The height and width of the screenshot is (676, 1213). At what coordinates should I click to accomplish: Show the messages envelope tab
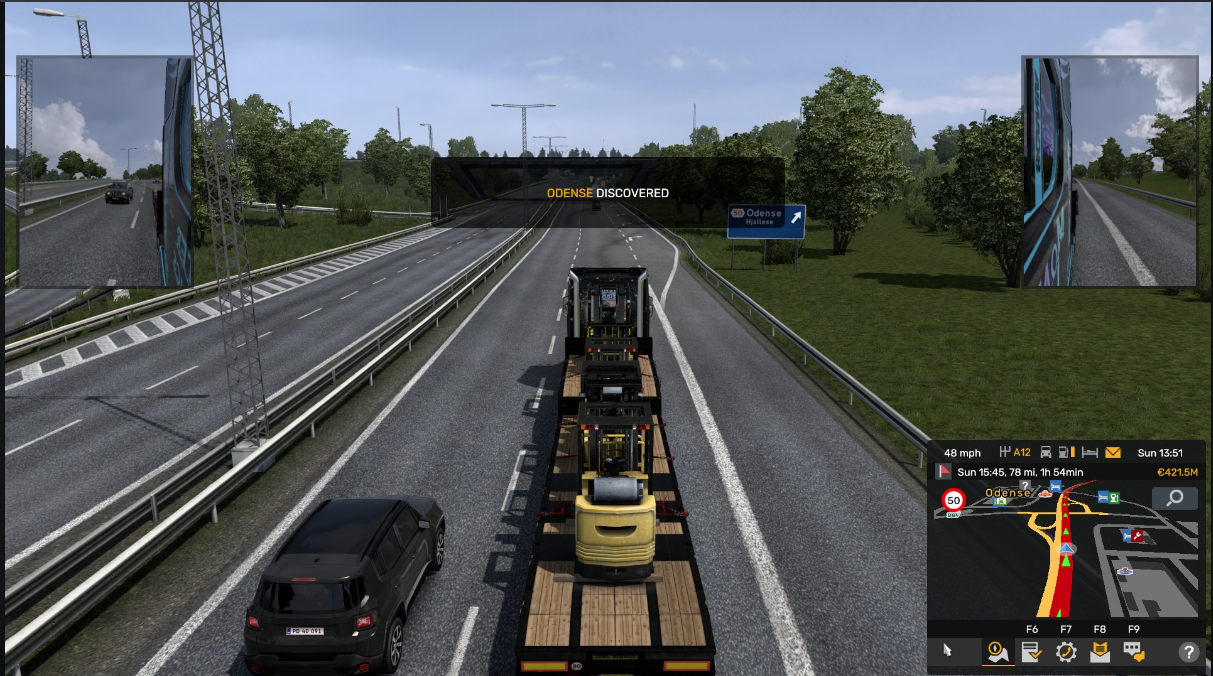tap(1100, 652)
